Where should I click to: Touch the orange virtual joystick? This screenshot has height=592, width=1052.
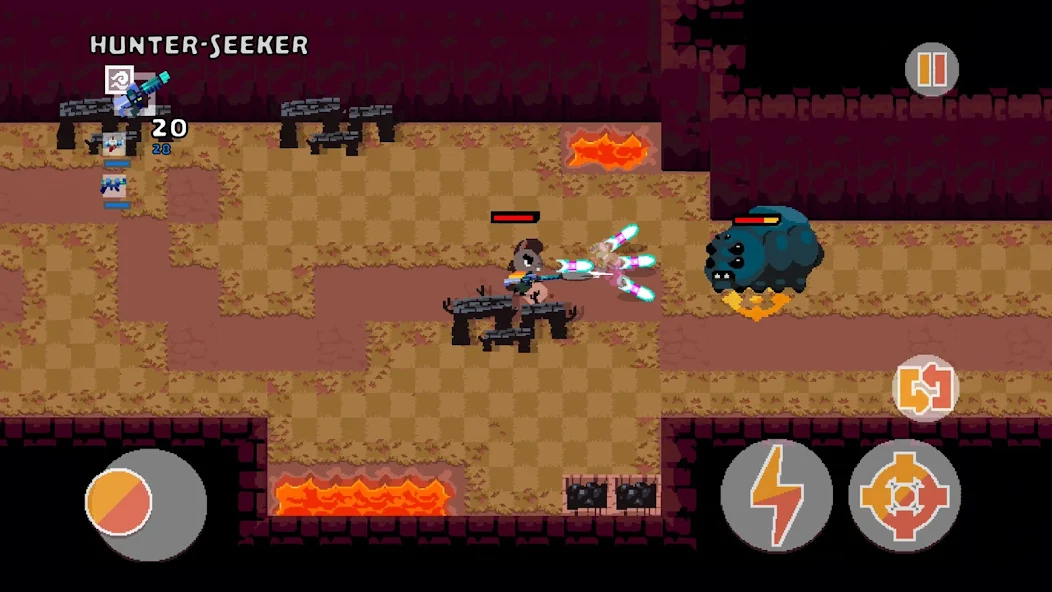(x=119, y=502)
